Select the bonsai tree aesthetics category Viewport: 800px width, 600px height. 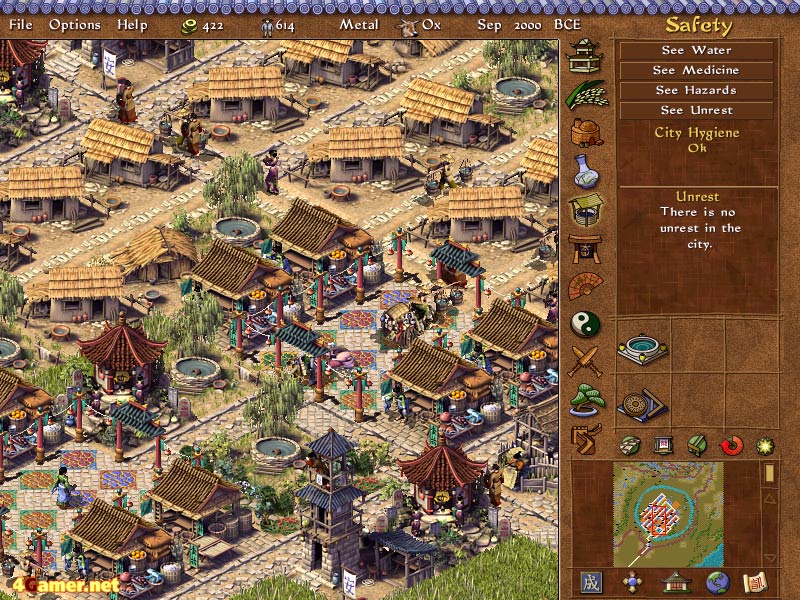tap(585, 399)
